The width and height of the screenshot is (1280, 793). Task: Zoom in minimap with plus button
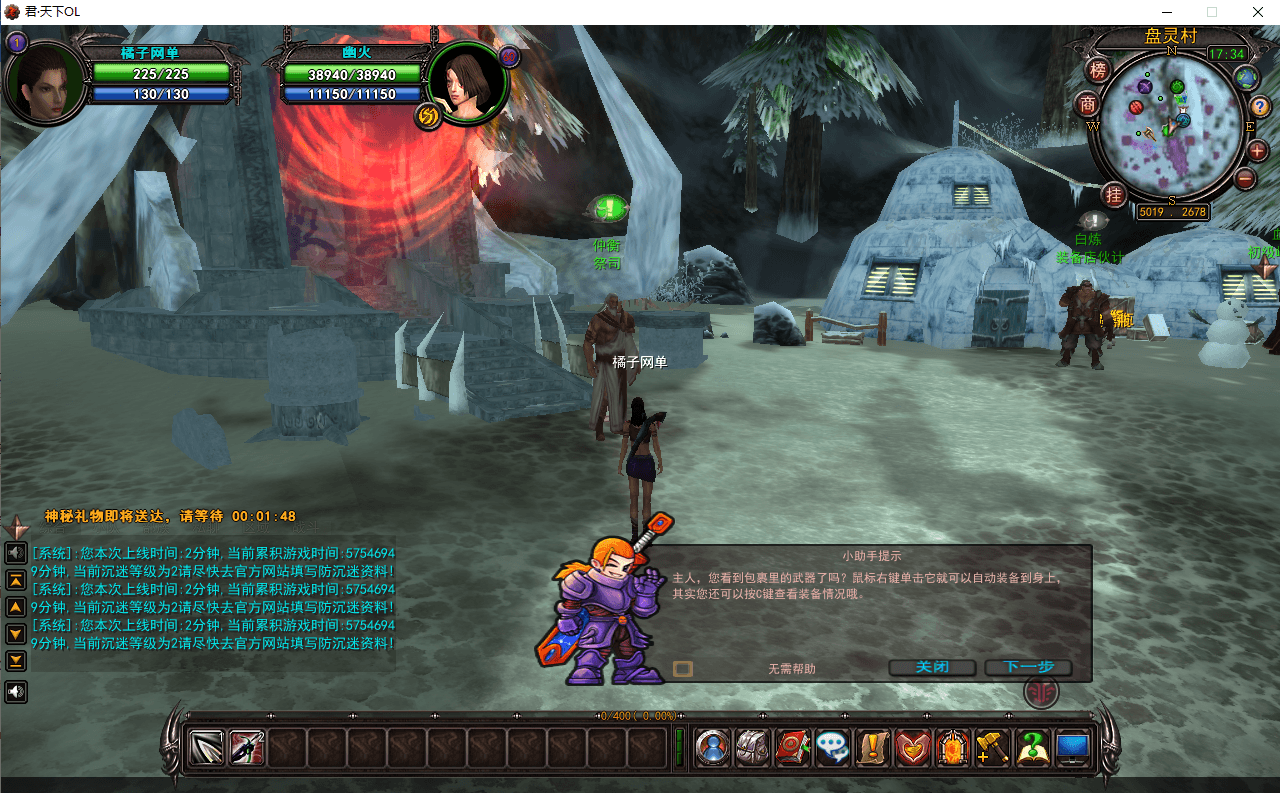pyautogui.click(x=1257, y=151)
